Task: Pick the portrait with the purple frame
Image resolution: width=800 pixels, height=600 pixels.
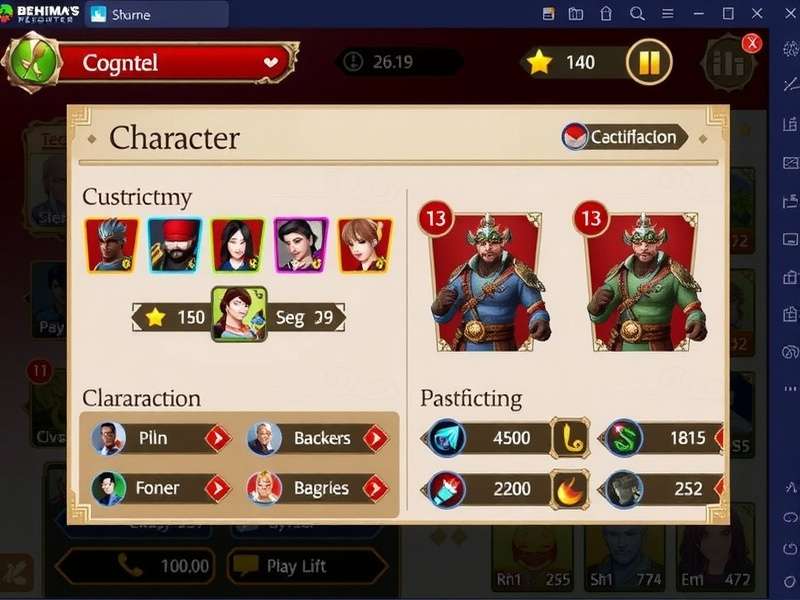Action: click(301, 245)
